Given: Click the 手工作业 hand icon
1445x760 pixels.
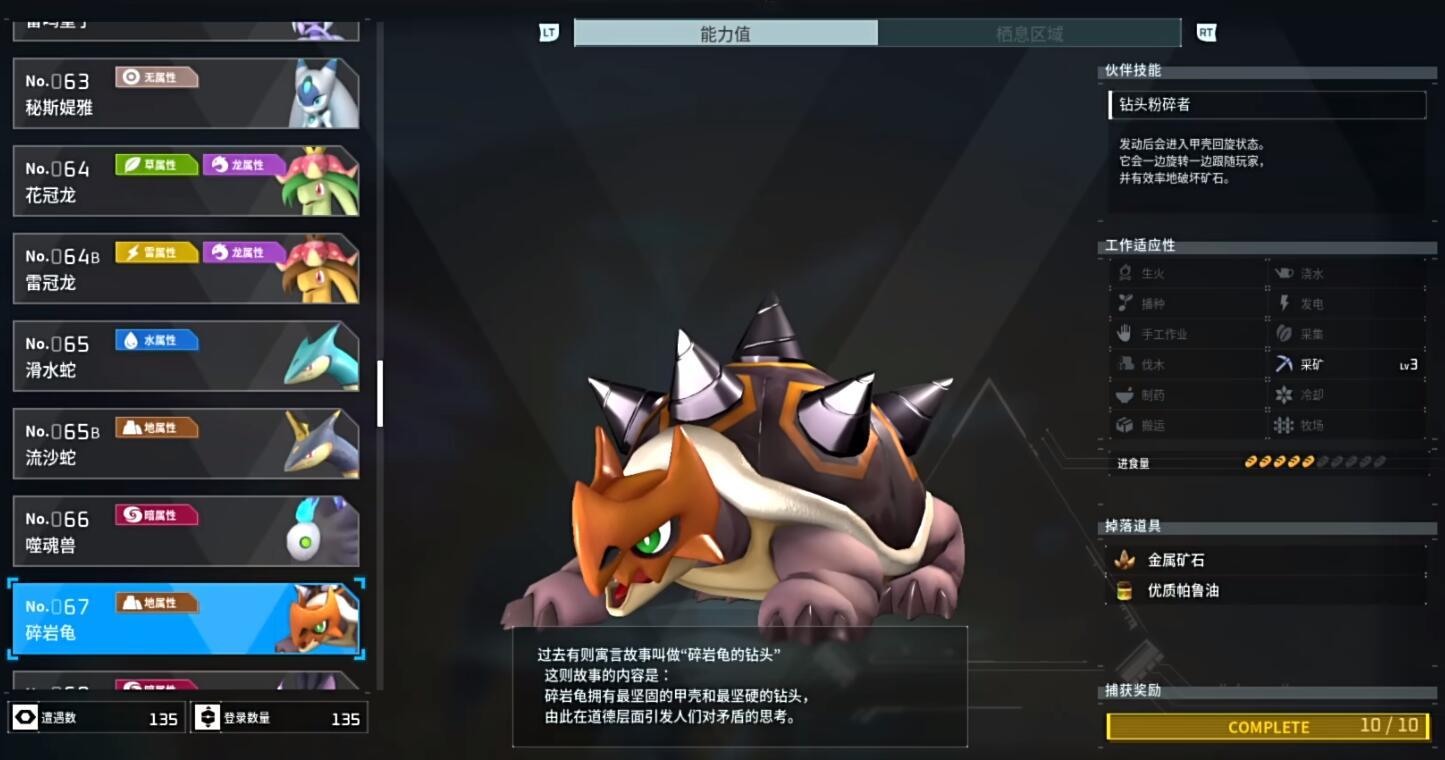Looking at the screenshot, I should tap(1127, 333).
